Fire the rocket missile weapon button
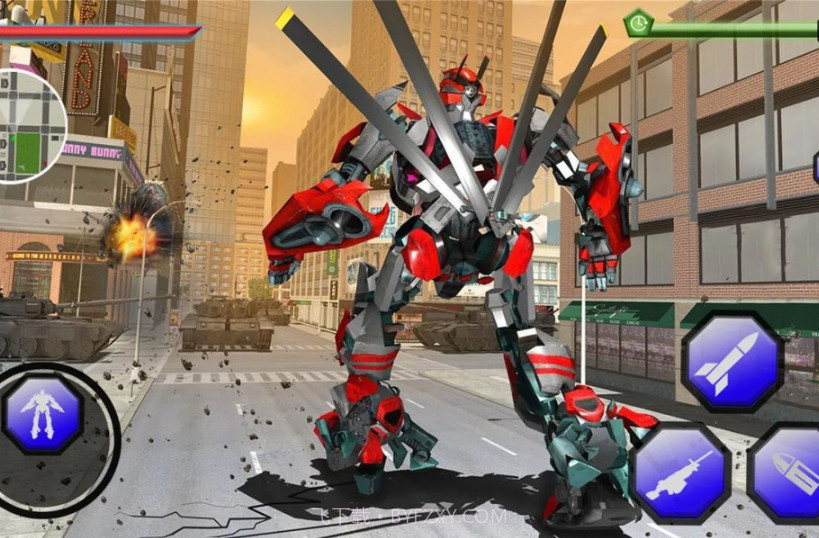Image resolution: width=819 pixels, height=538 pixels. click(x=731, y=361)
